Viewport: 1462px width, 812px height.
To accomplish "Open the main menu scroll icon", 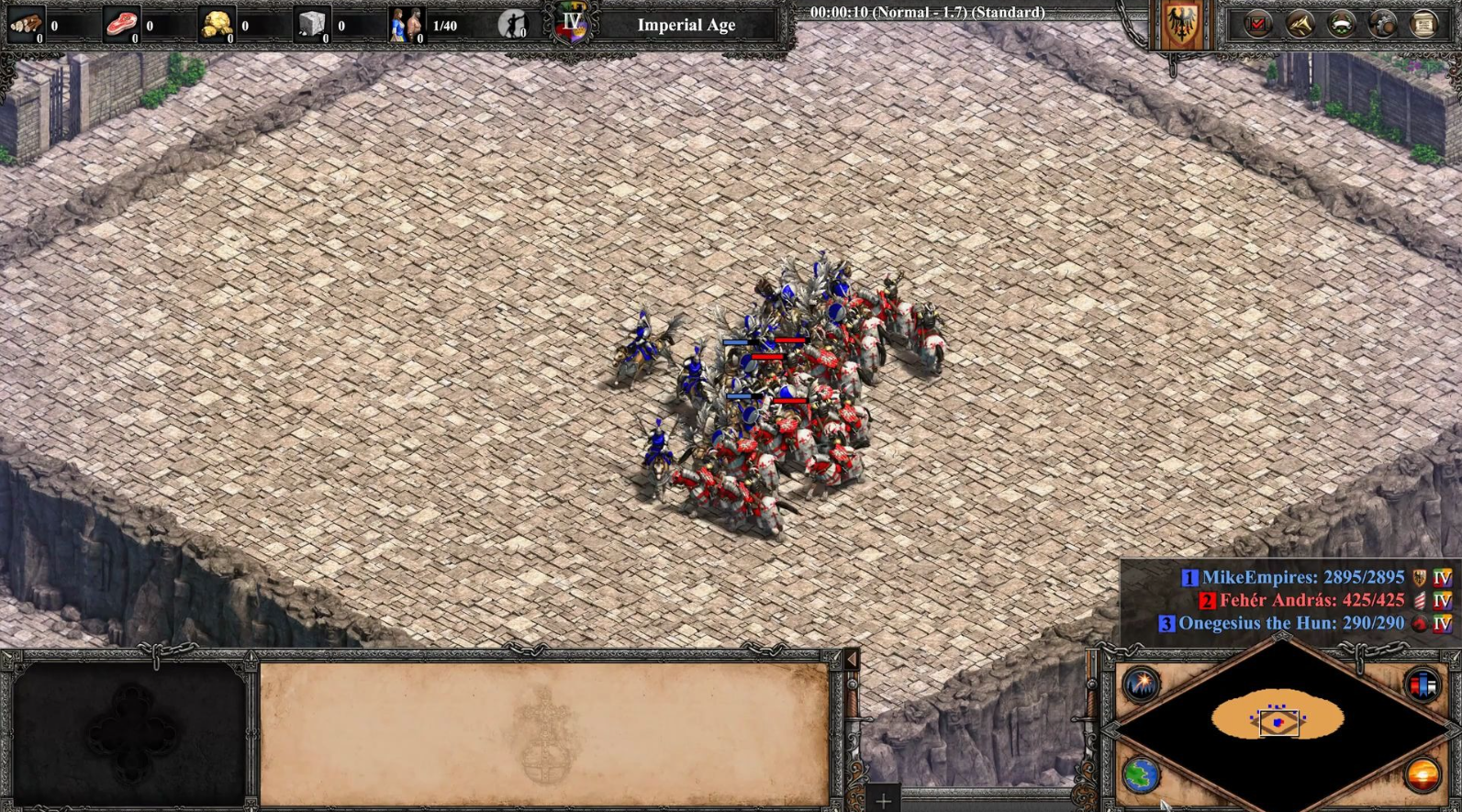I will (1423, 24).
